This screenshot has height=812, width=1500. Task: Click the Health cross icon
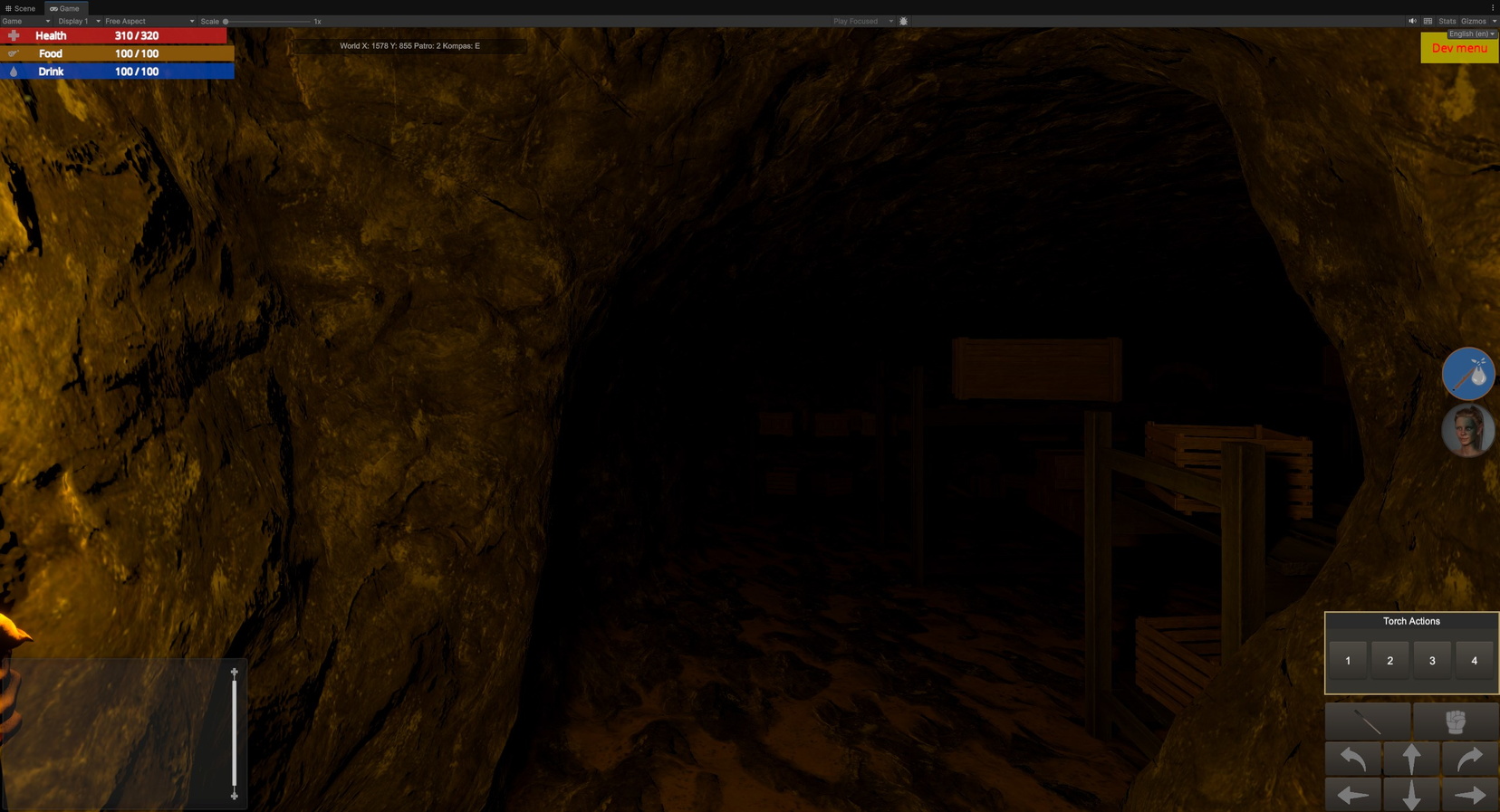click(x=13, y=35)
